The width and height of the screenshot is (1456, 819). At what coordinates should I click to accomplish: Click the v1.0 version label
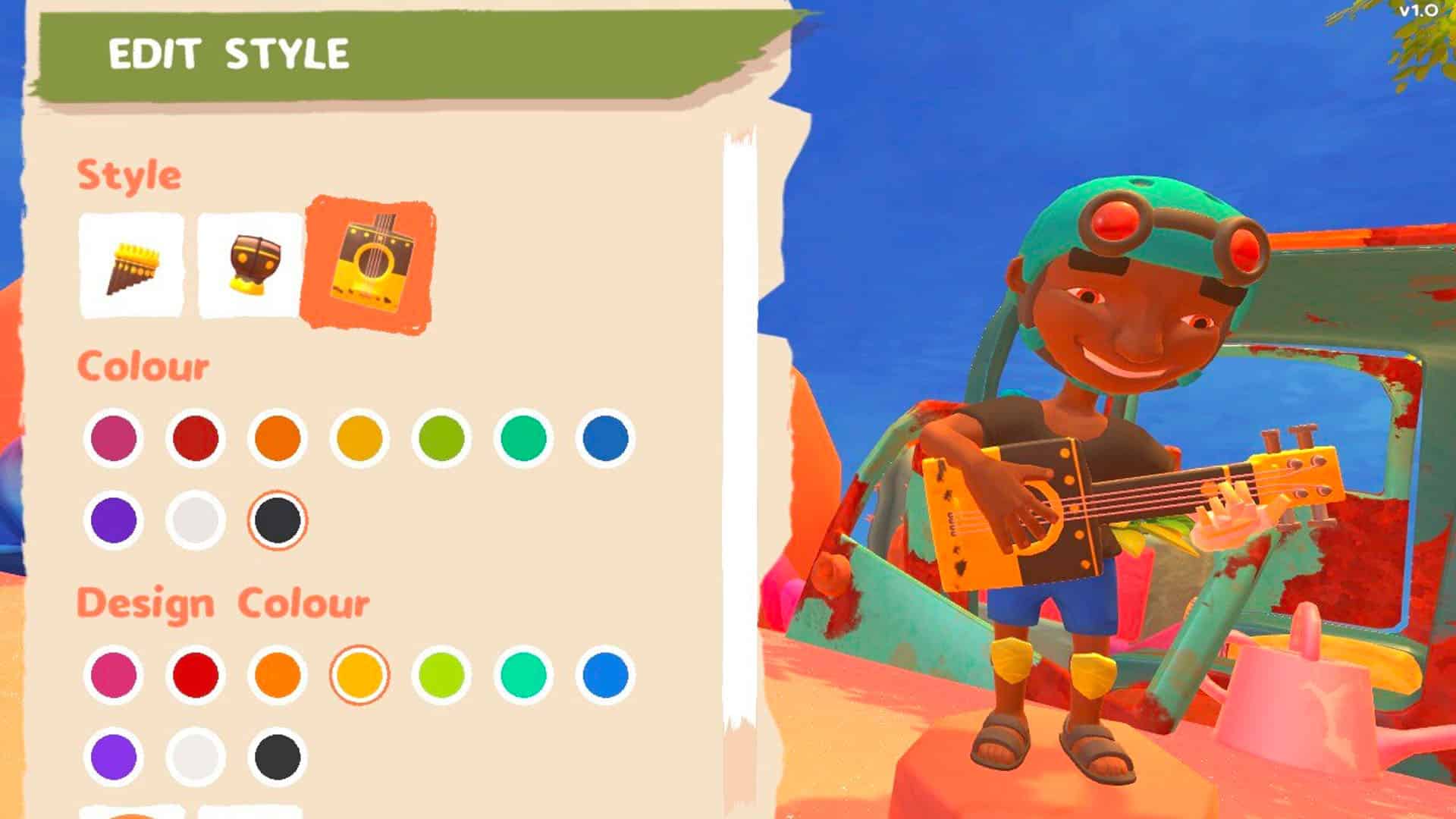coord(1420,11)
